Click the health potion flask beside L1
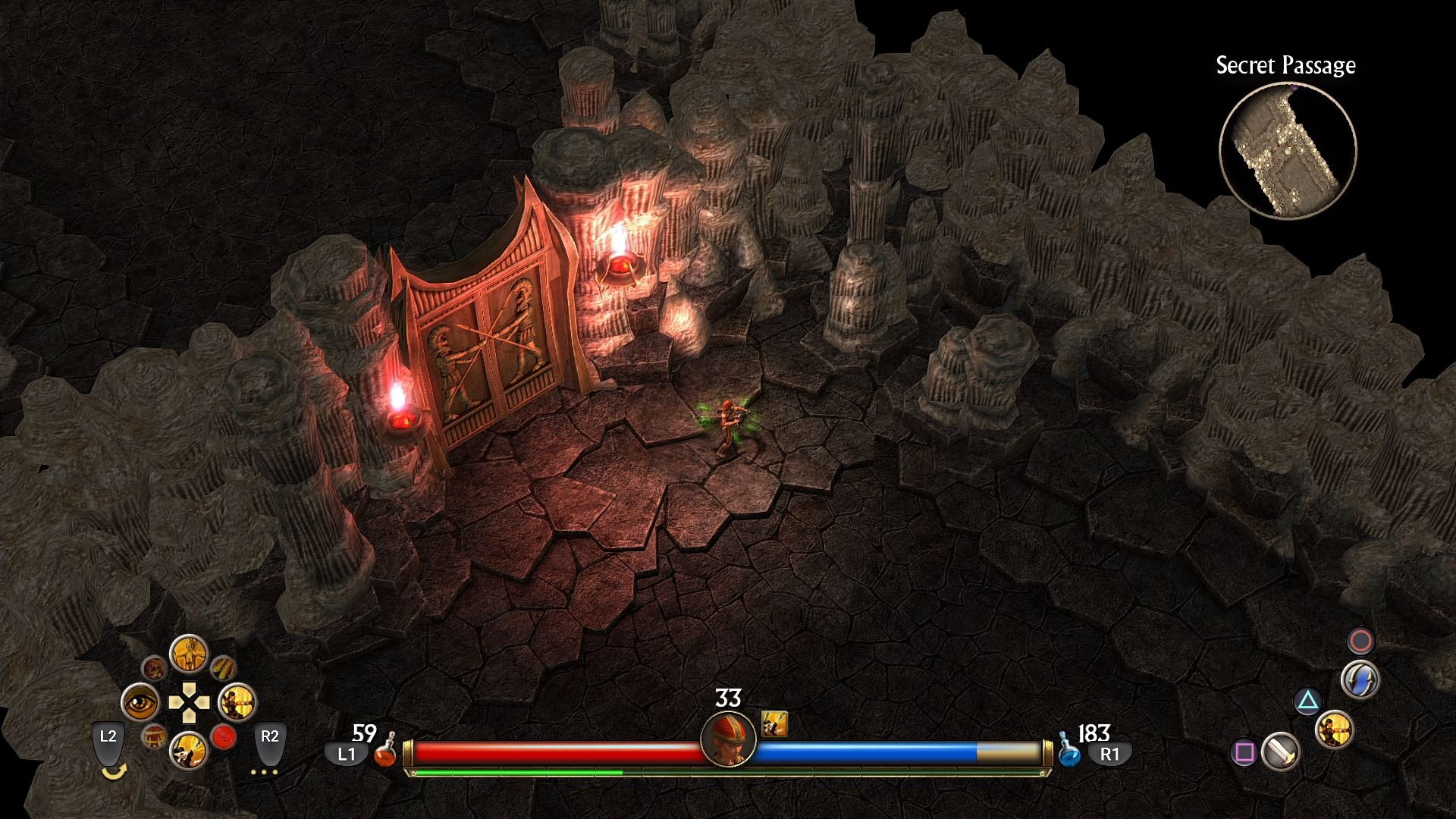1456x819 pixels. click(387, 755)
